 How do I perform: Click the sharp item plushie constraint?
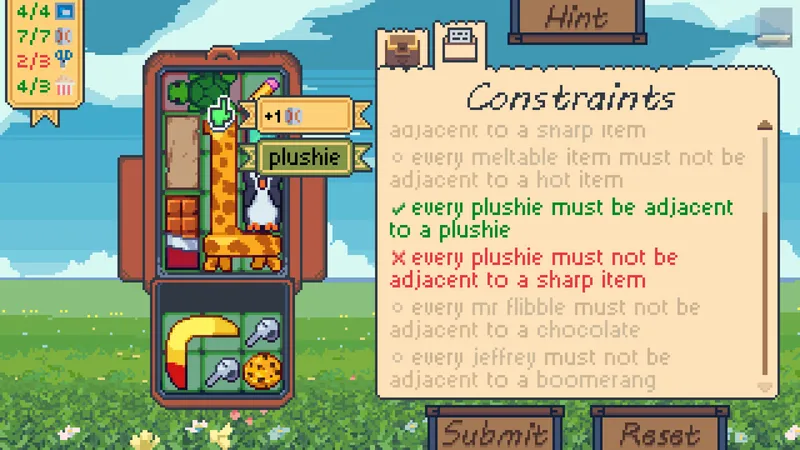533,269
